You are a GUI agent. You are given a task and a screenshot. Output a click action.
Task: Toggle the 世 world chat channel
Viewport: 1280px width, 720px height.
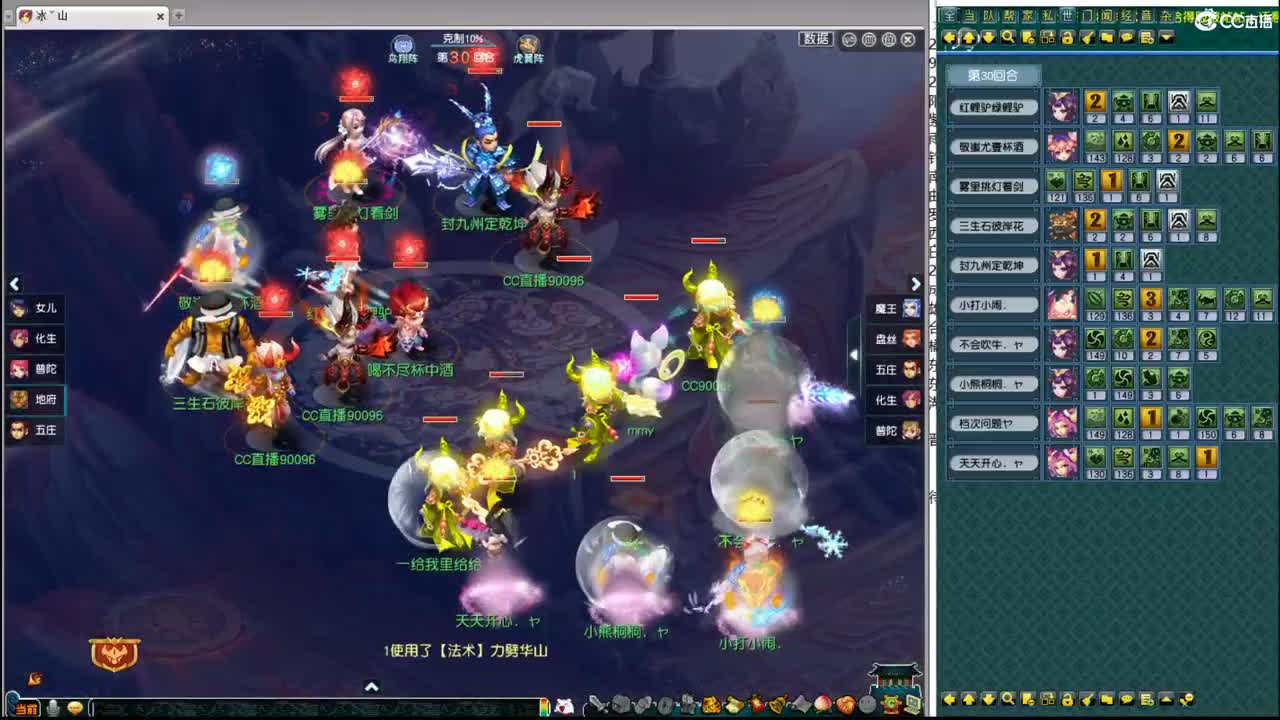[x=1070, y=13]
